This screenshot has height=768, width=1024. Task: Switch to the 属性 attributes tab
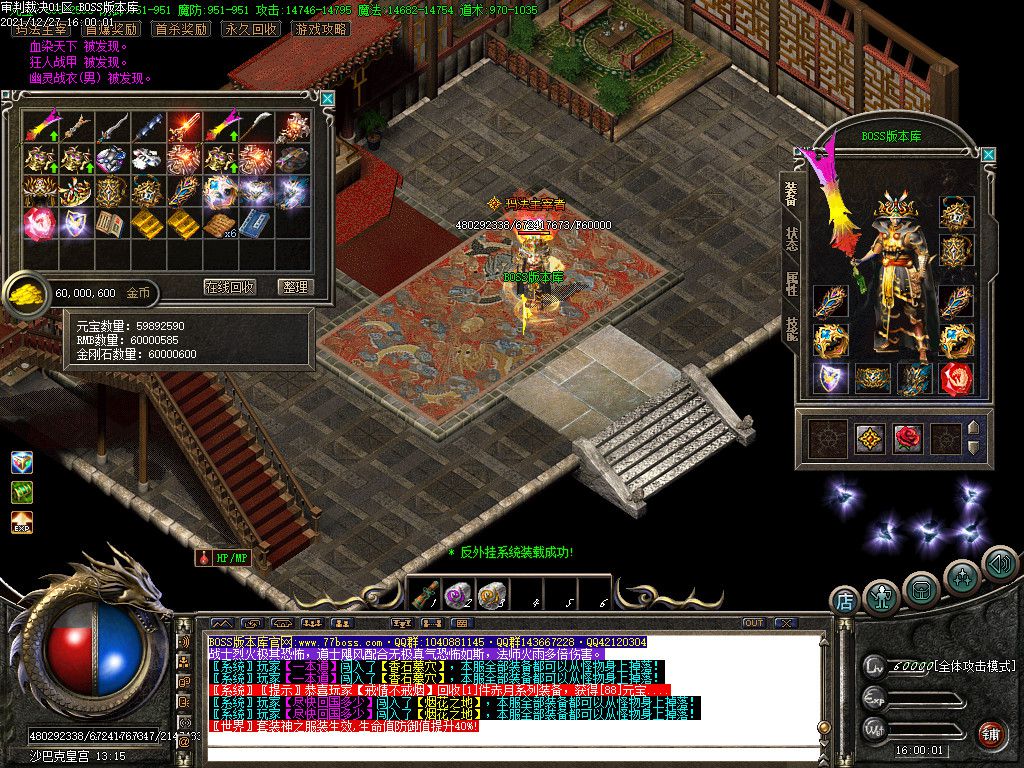point(792,284)
